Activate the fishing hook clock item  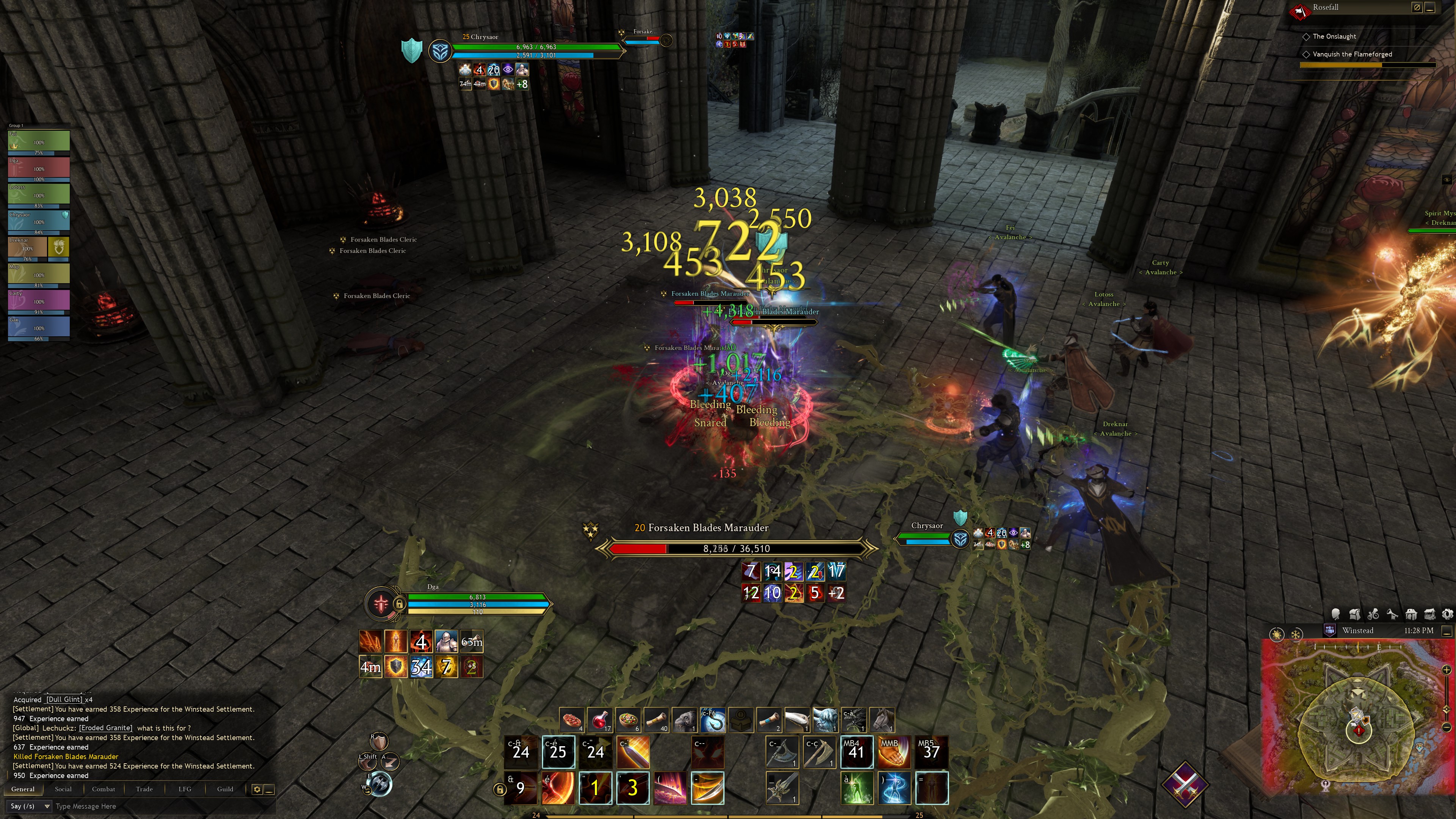coord(713,720)
